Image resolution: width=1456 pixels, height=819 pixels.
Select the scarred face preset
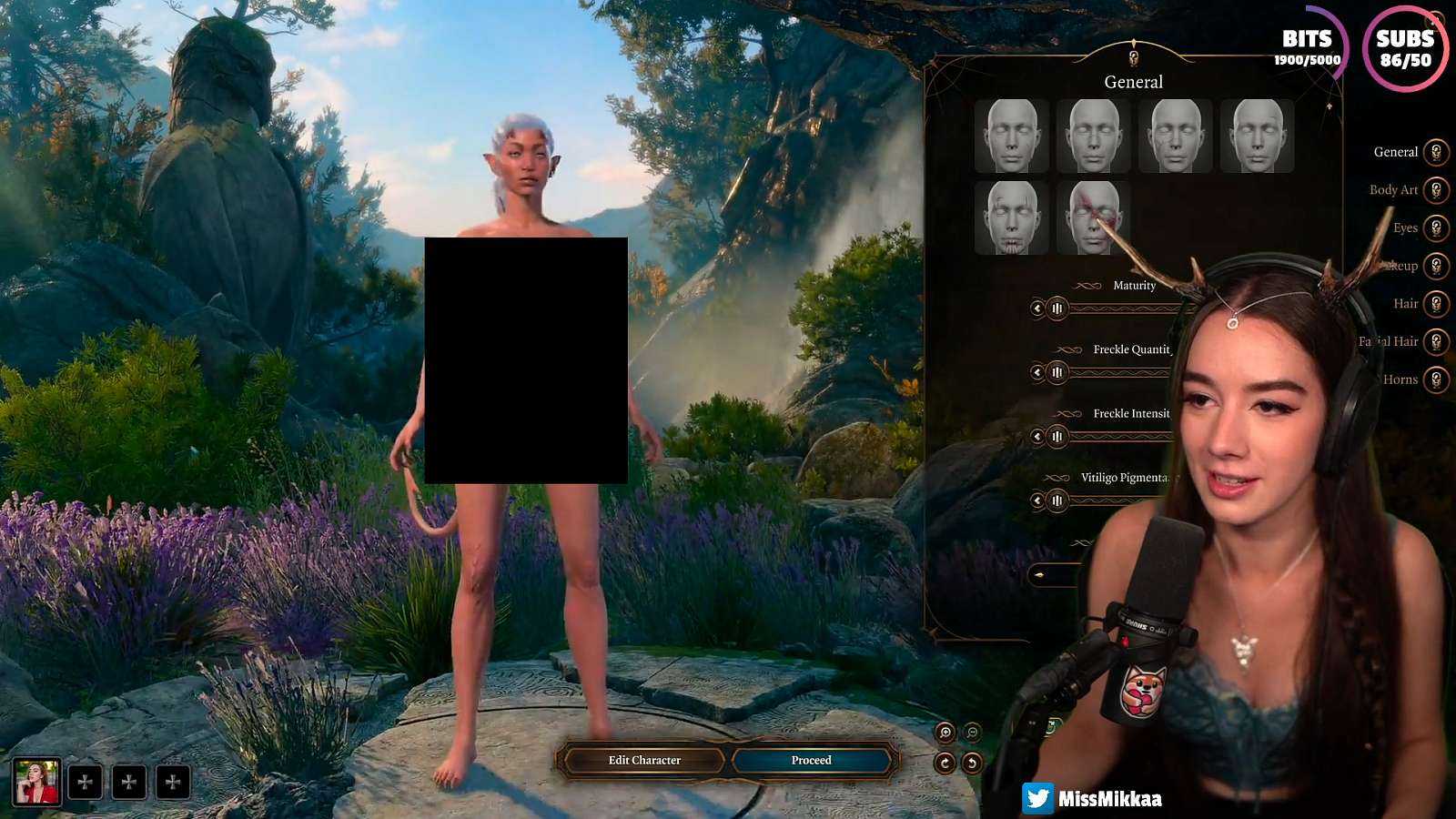tap(1093, 218)
